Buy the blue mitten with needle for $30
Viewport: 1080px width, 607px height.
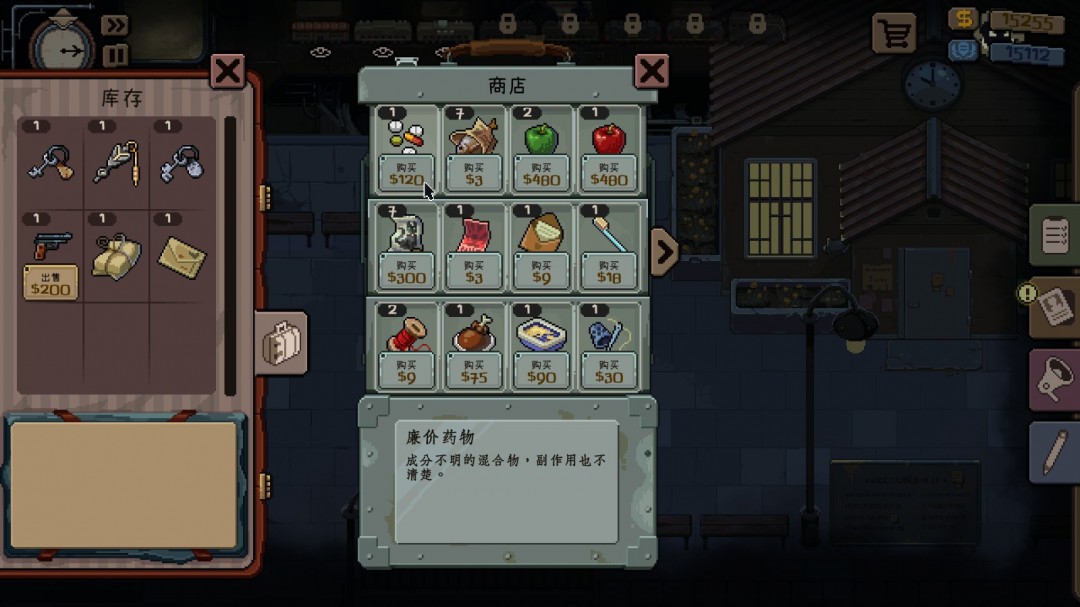pos(609,371)
